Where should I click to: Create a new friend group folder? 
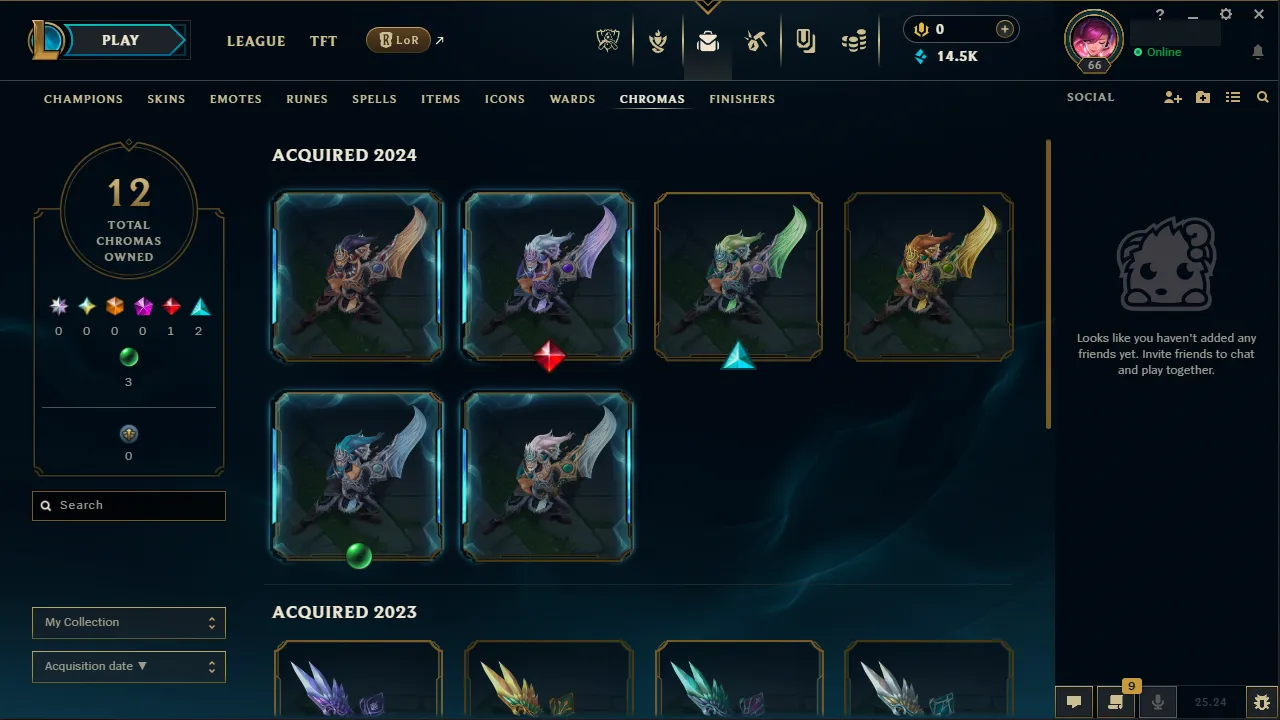point(1202,97)
